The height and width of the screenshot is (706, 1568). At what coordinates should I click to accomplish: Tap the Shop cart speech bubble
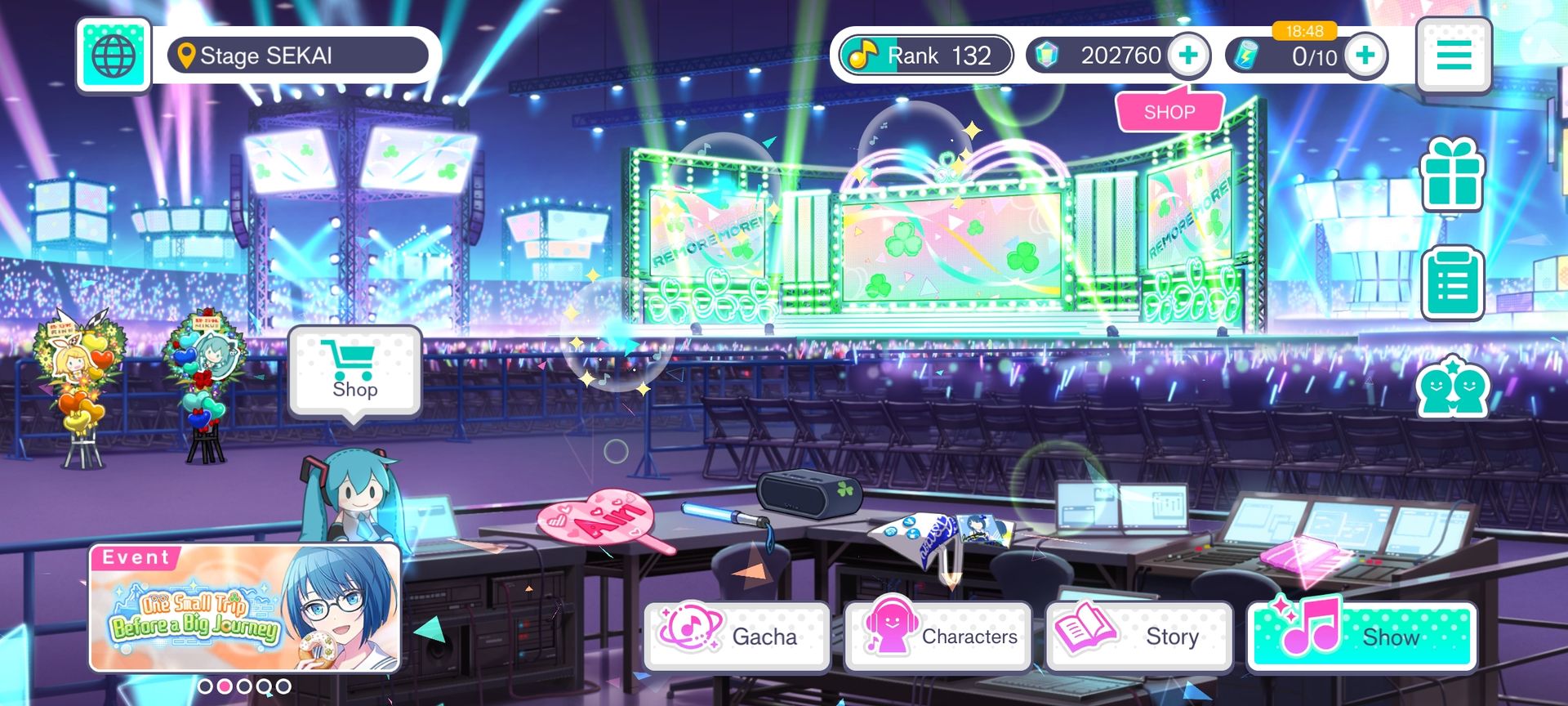point(354,372)
